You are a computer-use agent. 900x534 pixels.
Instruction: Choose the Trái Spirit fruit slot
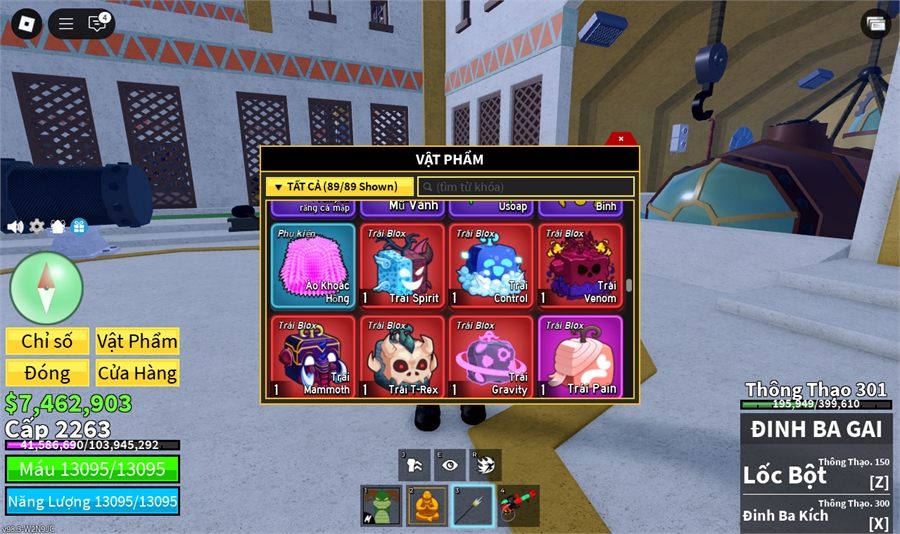402,265
